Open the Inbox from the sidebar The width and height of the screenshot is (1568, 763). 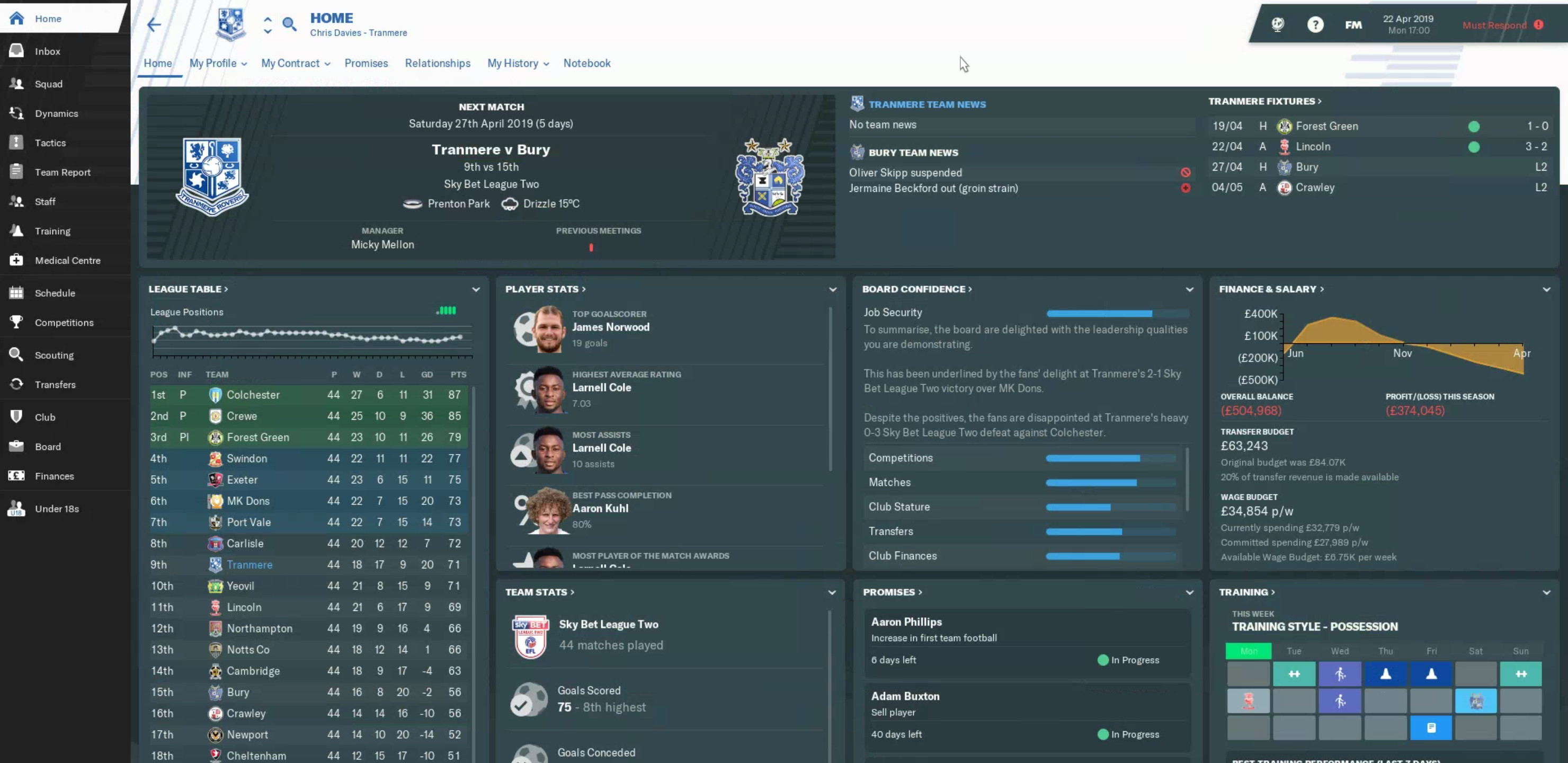[x=48, y=52]
